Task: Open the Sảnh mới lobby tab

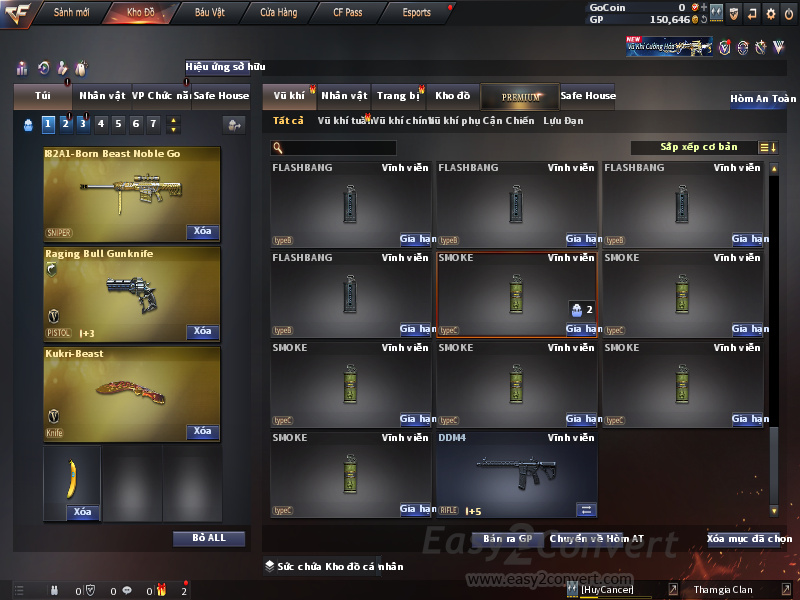Action: coord(72,12)
